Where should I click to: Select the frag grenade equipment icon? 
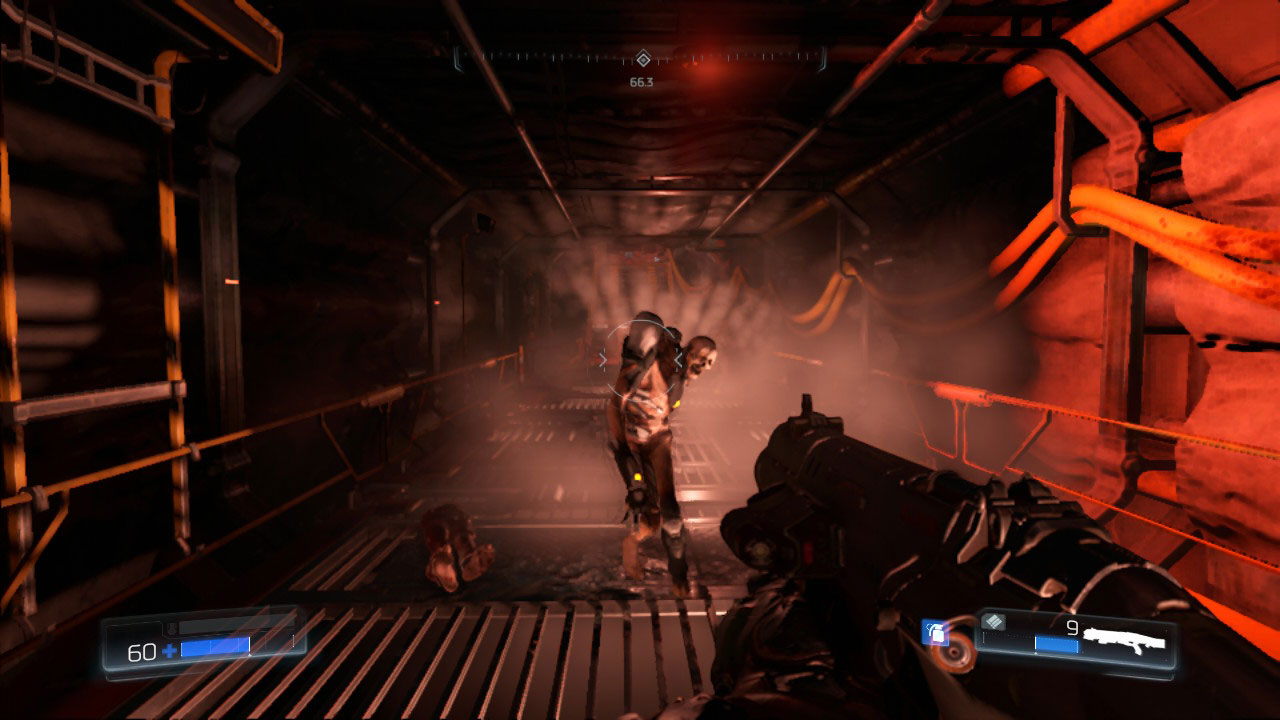(x=936, y=633)
